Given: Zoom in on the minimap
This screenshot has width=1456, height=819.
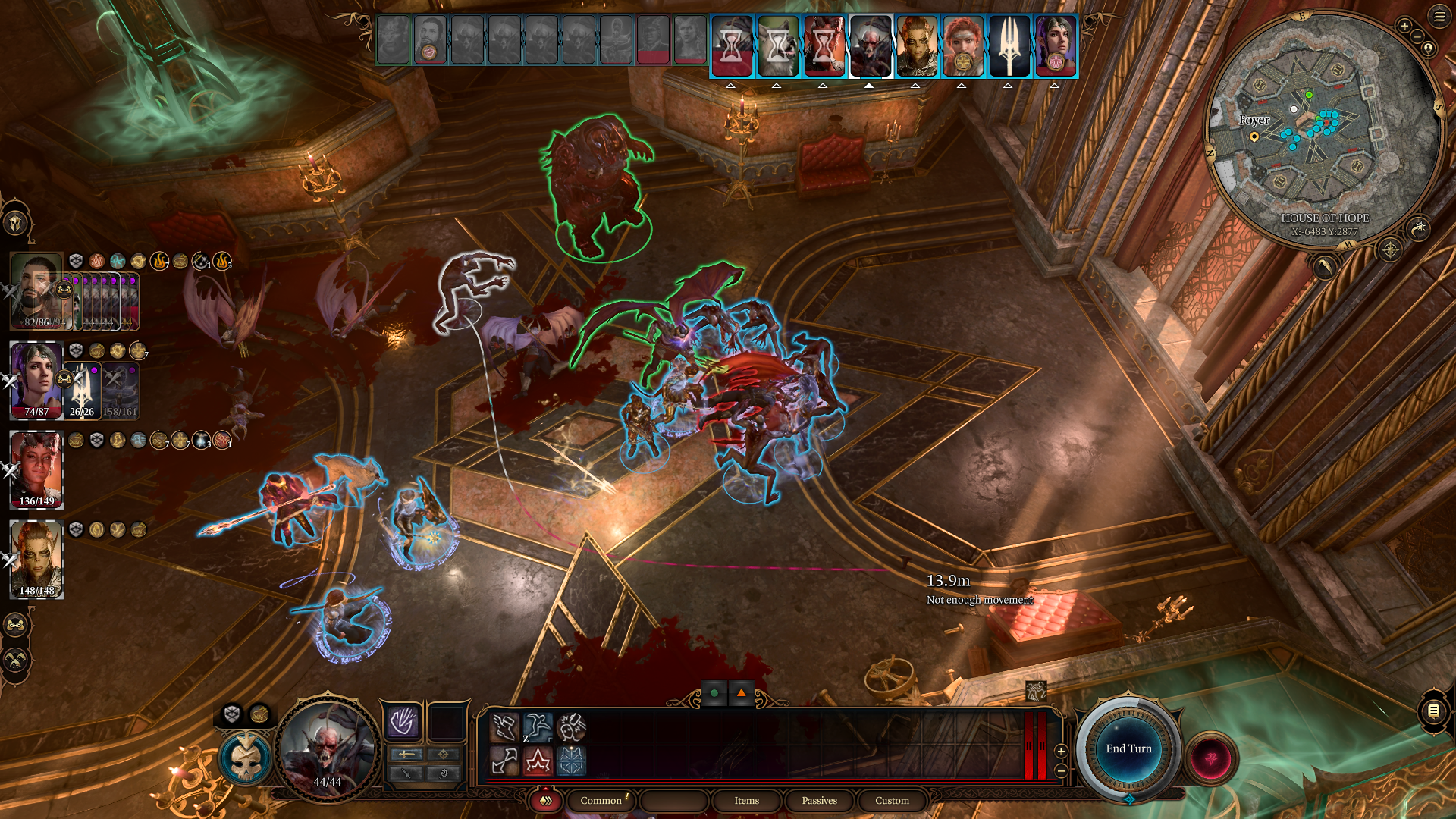Looking at the screenshot, I should tap(1404, 25).
